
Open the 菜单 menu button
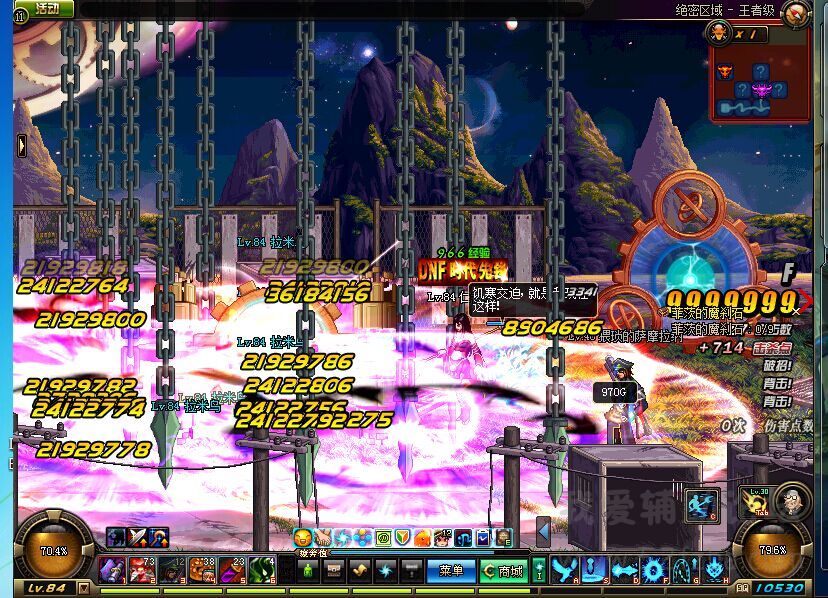click(451, 571)
